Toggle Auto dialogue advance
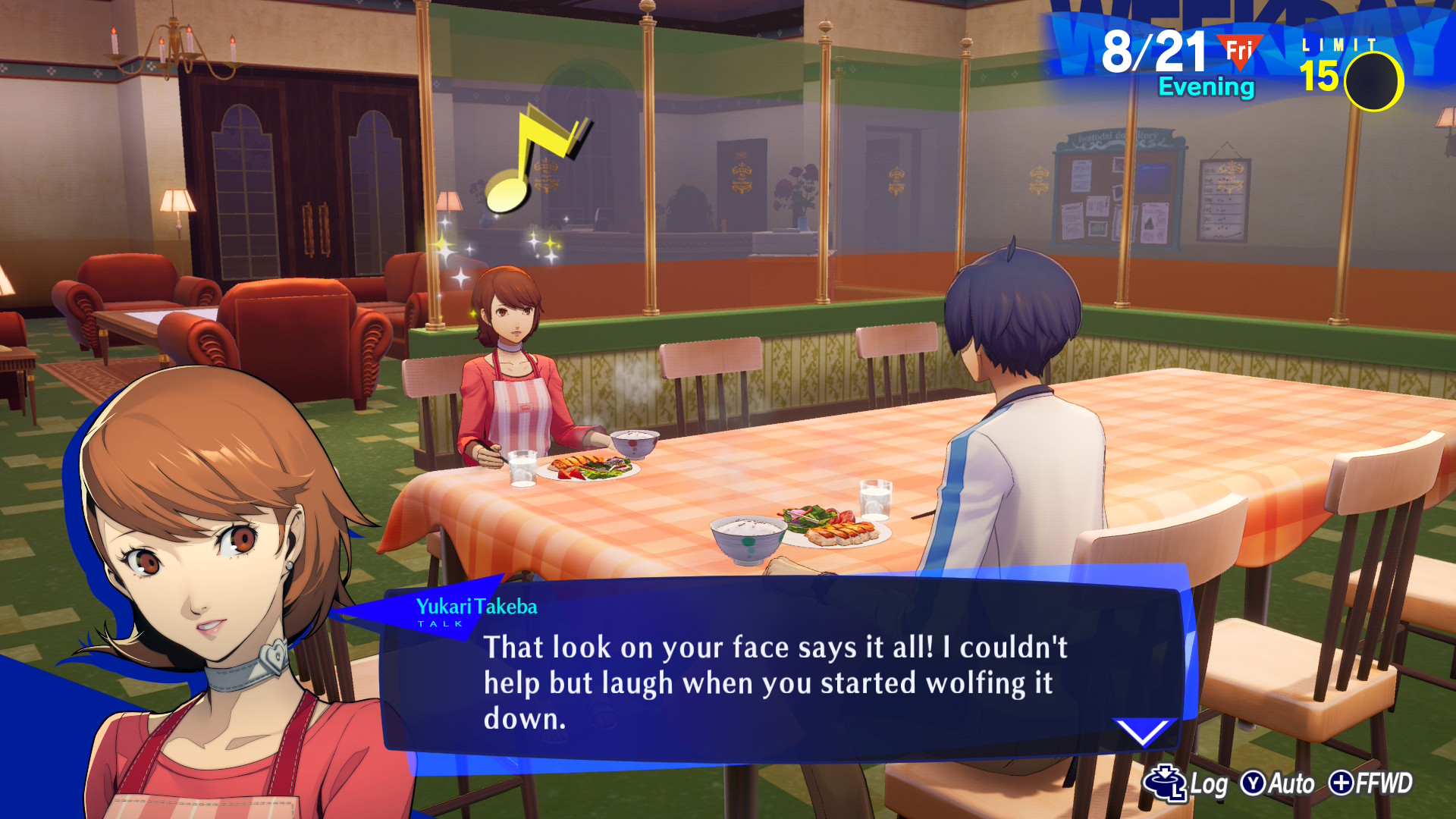The height and width of the screenshot is (819, 1456). click(x=1278, y=783)
